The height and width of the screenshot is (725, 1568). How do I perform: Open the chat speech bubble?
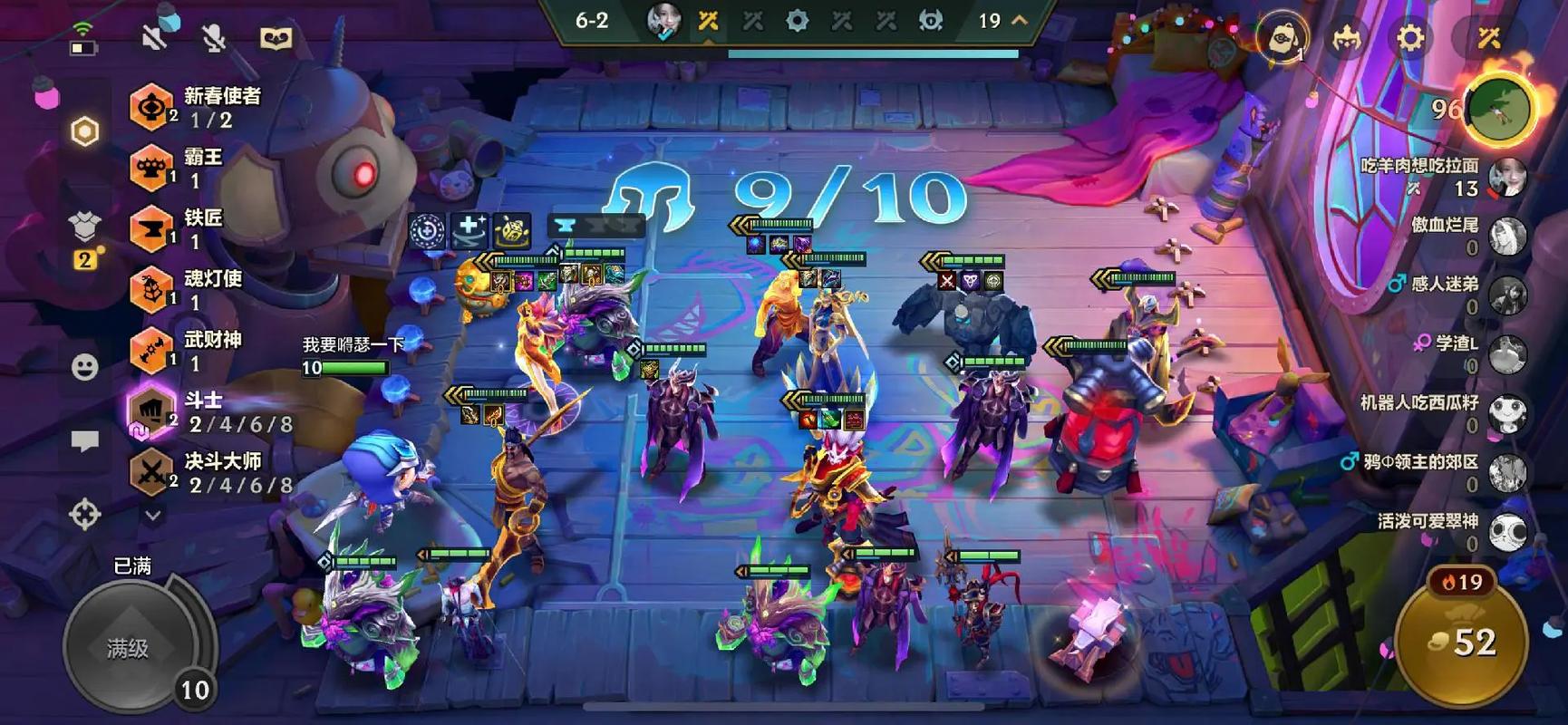pyautogui.click(x=84, y=441)
